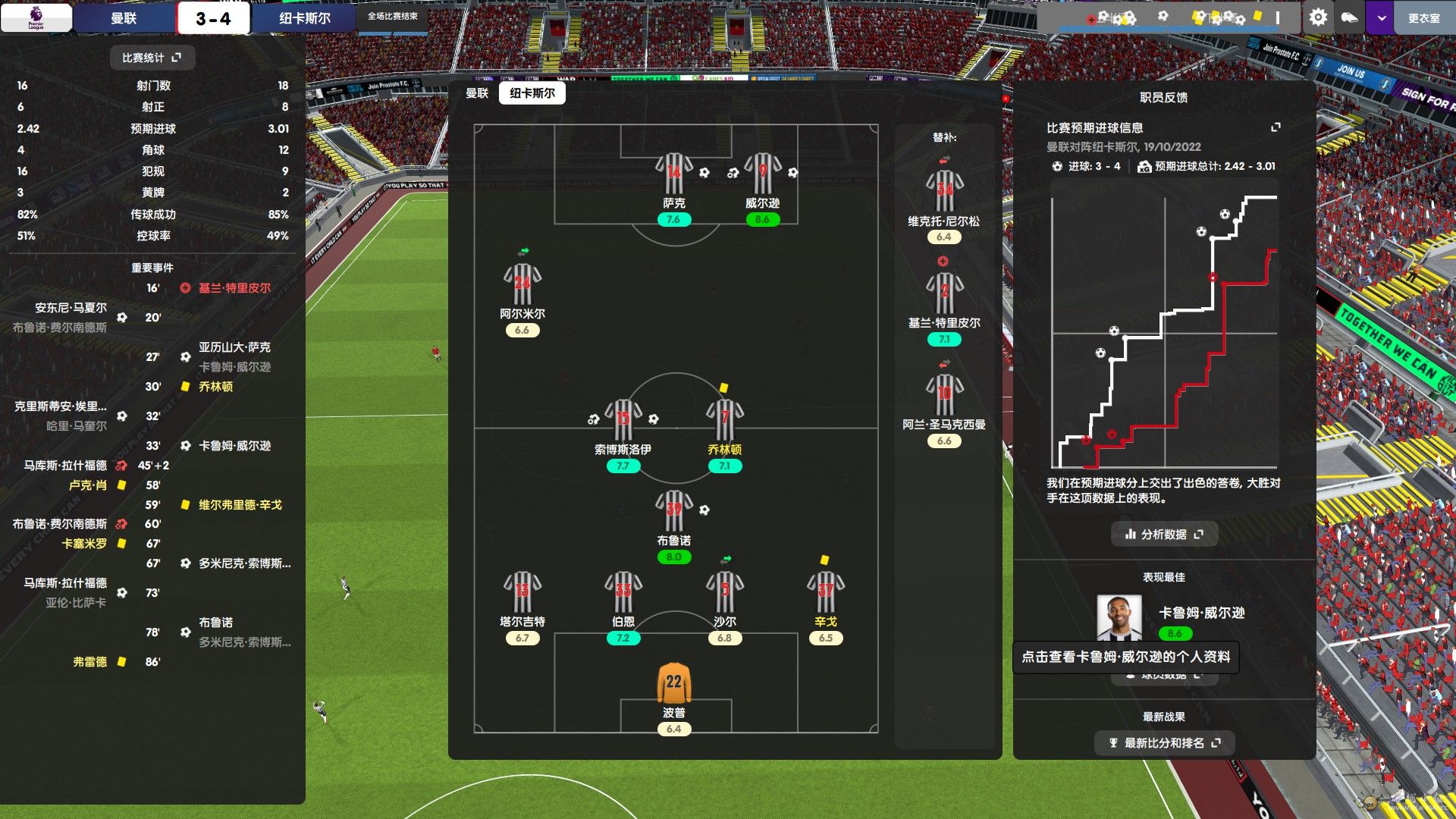Select forward 萨克 on the pitch
Viewport: 1456px width, 819px height.
[673, 175]
